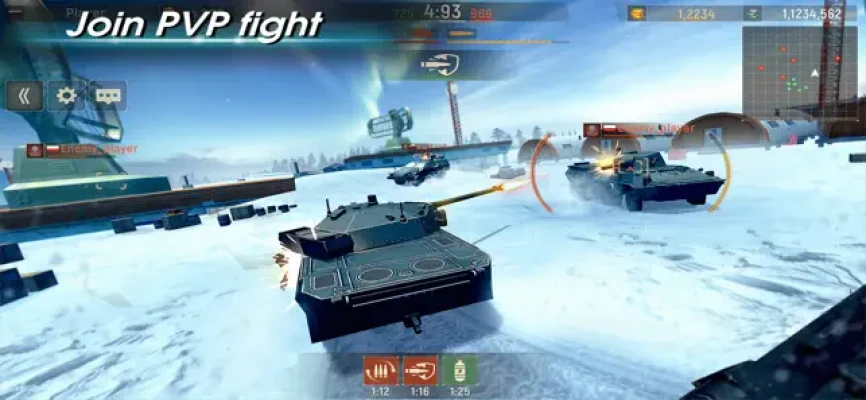866x400 pixels.
Task: Select the missile shield indicator under the timer
Action: pyautogui.click(x=438, y=65)
